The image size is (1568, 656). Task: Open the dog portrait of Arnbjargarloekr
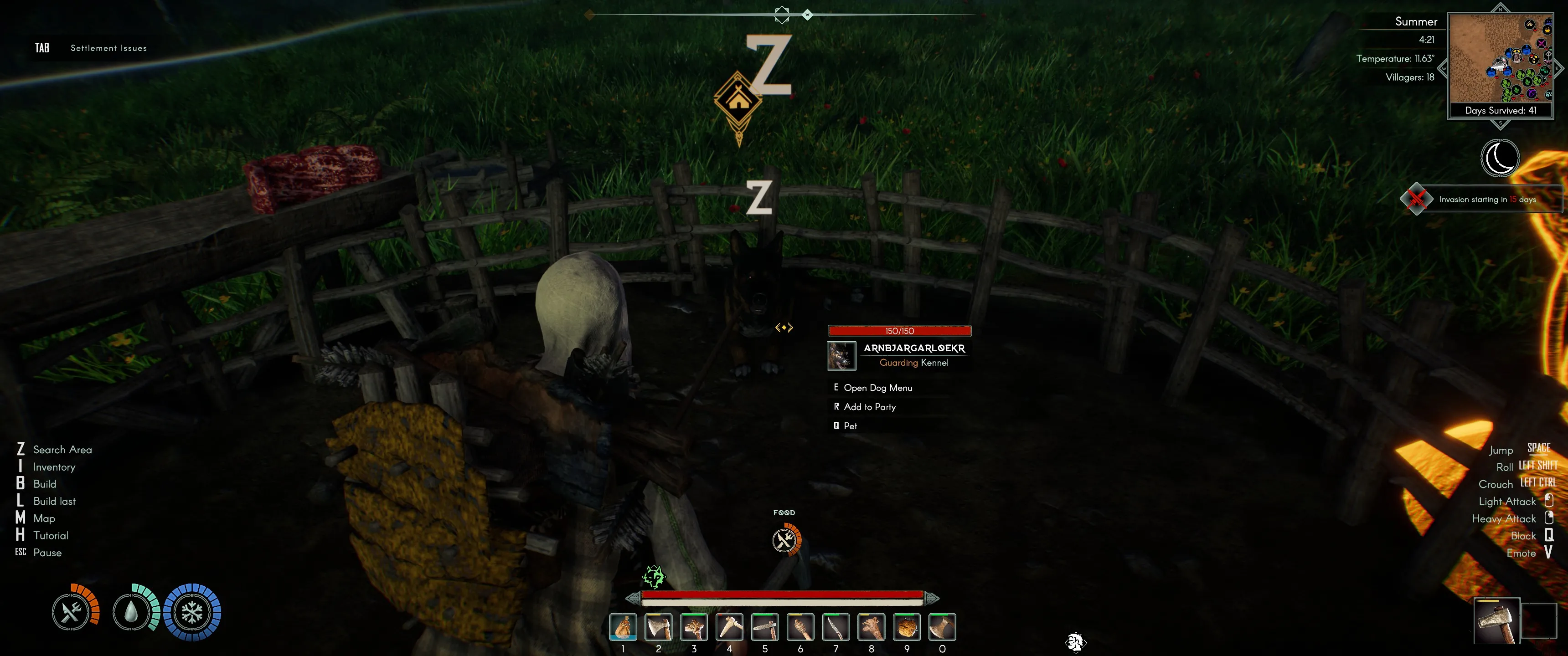(841, 355)
